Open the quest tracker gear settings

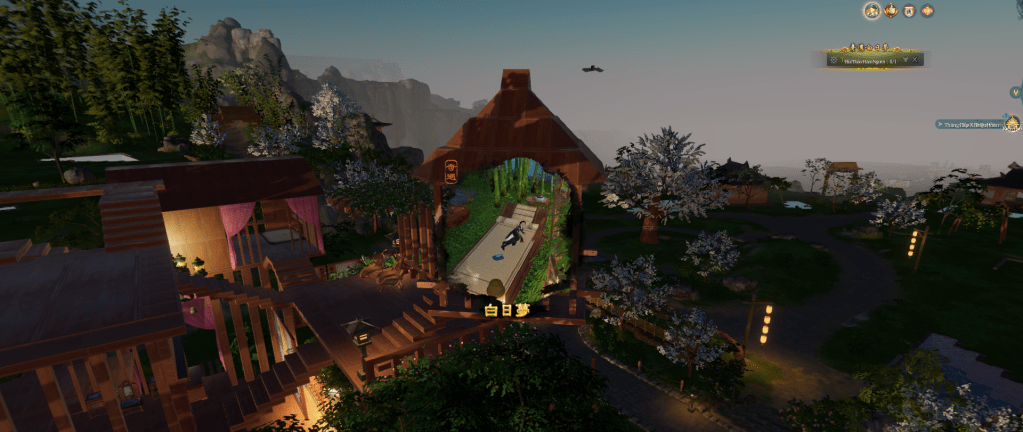(833, 60)
